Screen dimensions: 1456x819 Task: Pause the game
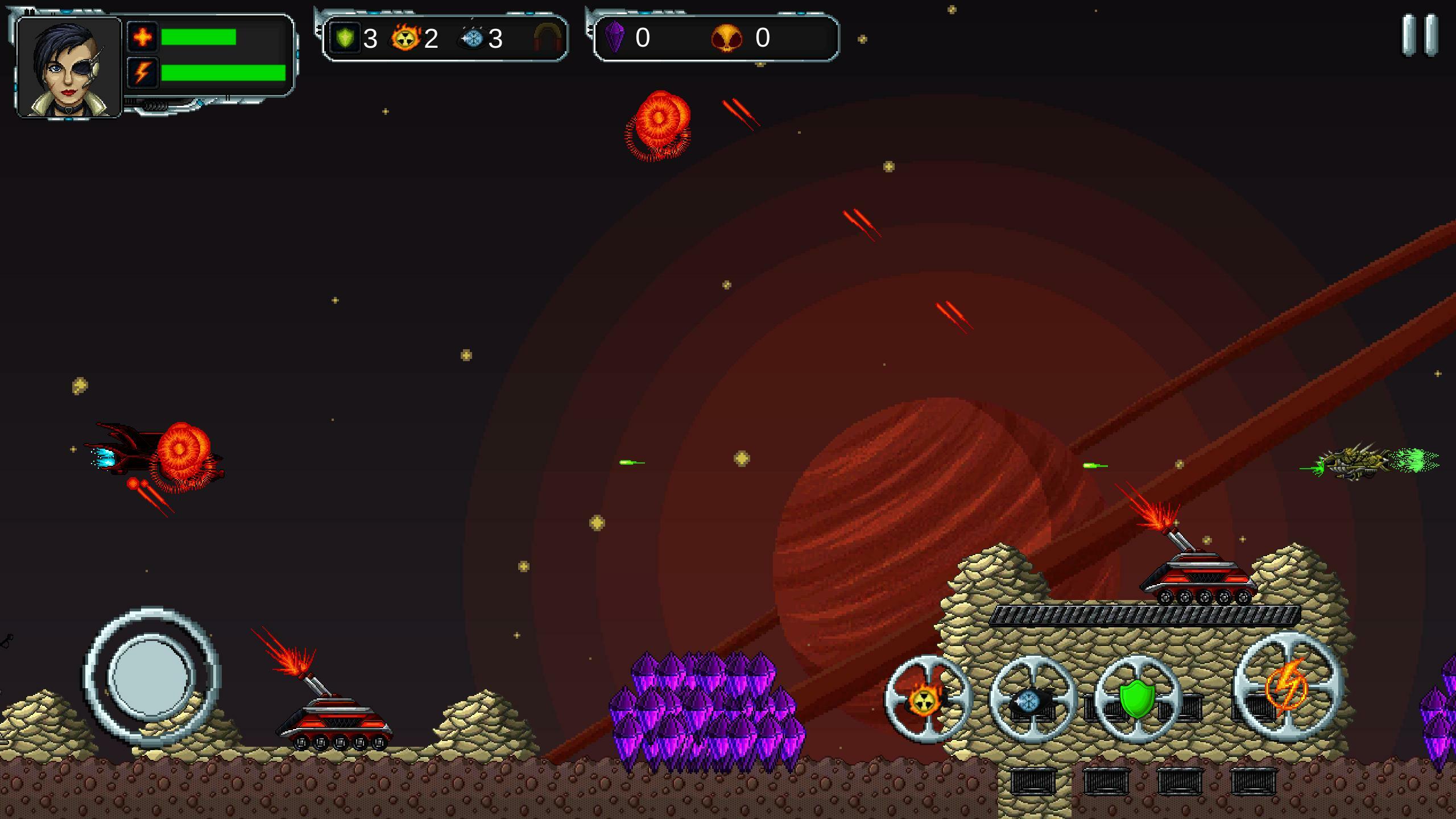click(x=1420, y=35)
